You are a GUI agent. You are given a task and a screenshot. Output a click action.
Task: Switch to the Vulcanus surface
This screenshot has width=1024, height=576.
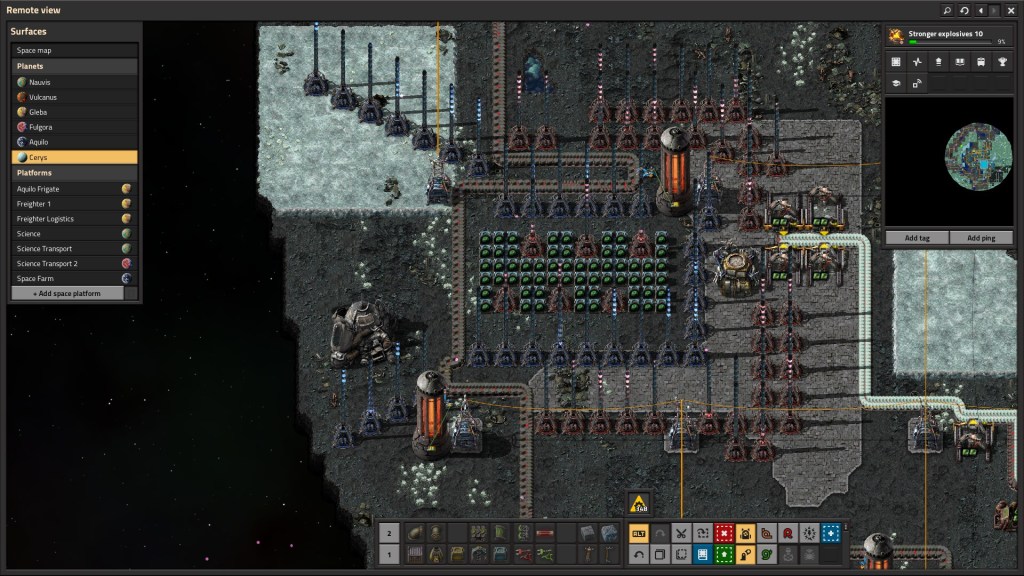pyautogui.click(x=74, y=97)
